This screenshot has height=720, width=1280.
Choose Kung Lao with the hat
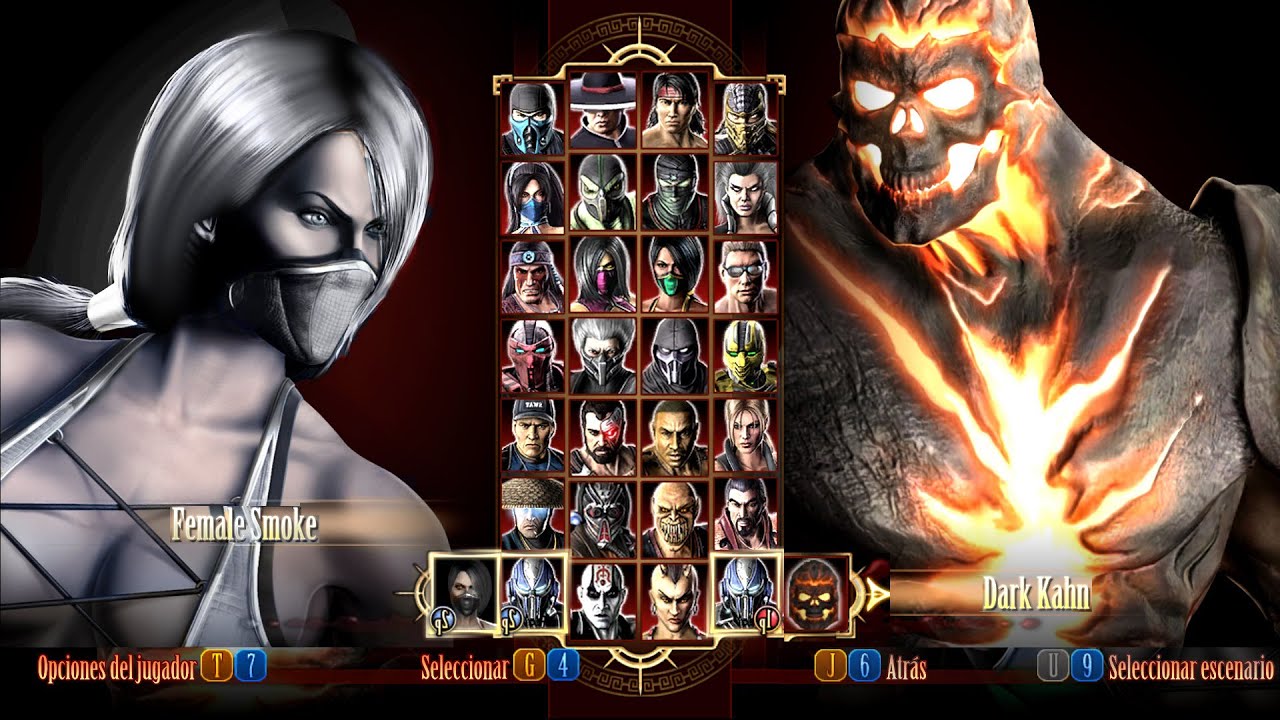click(x=604, y=110)
